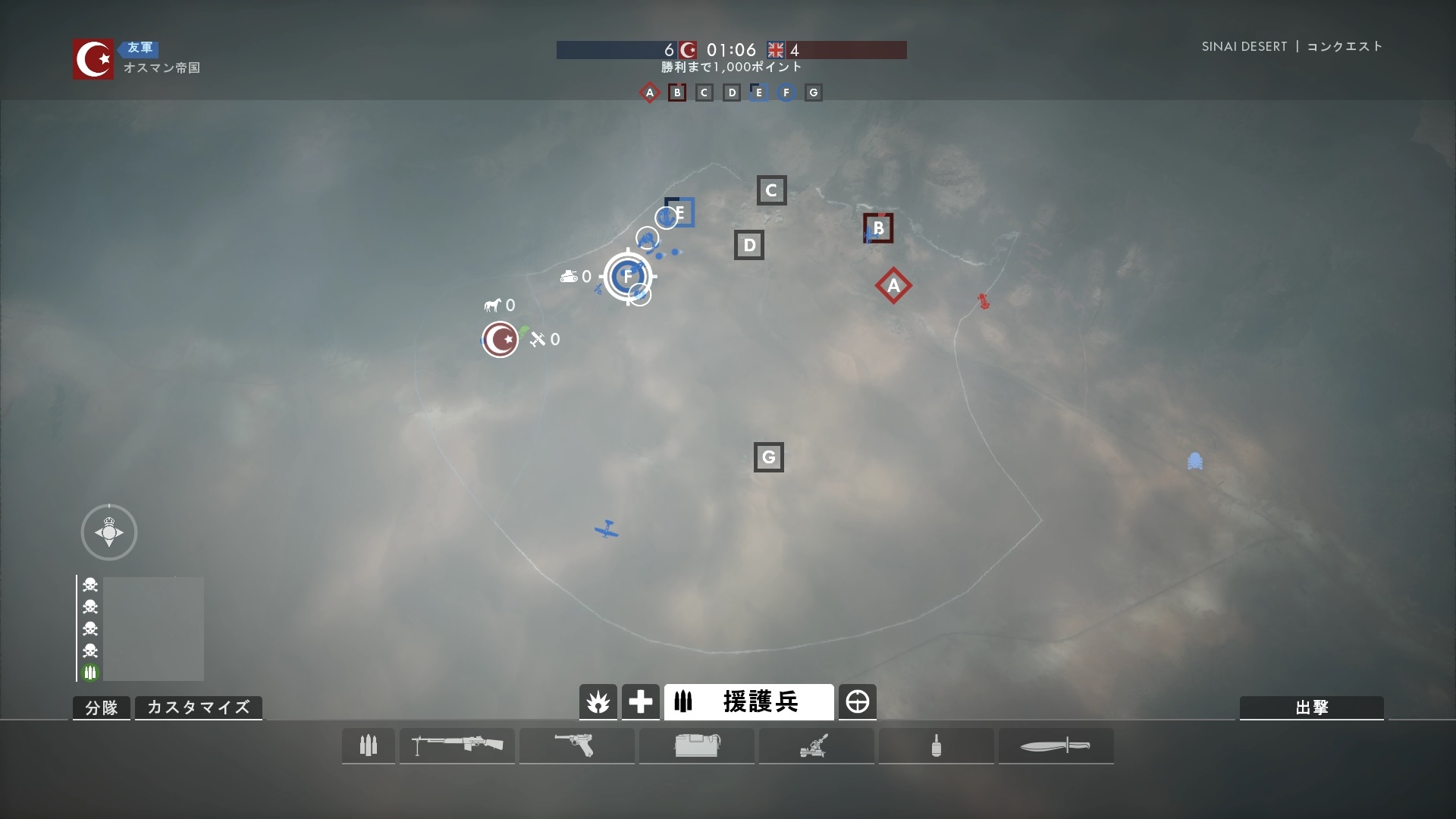Deploy with the 出撃 button
Viewport: 1456px width, 819px height.
point(1311,708)
